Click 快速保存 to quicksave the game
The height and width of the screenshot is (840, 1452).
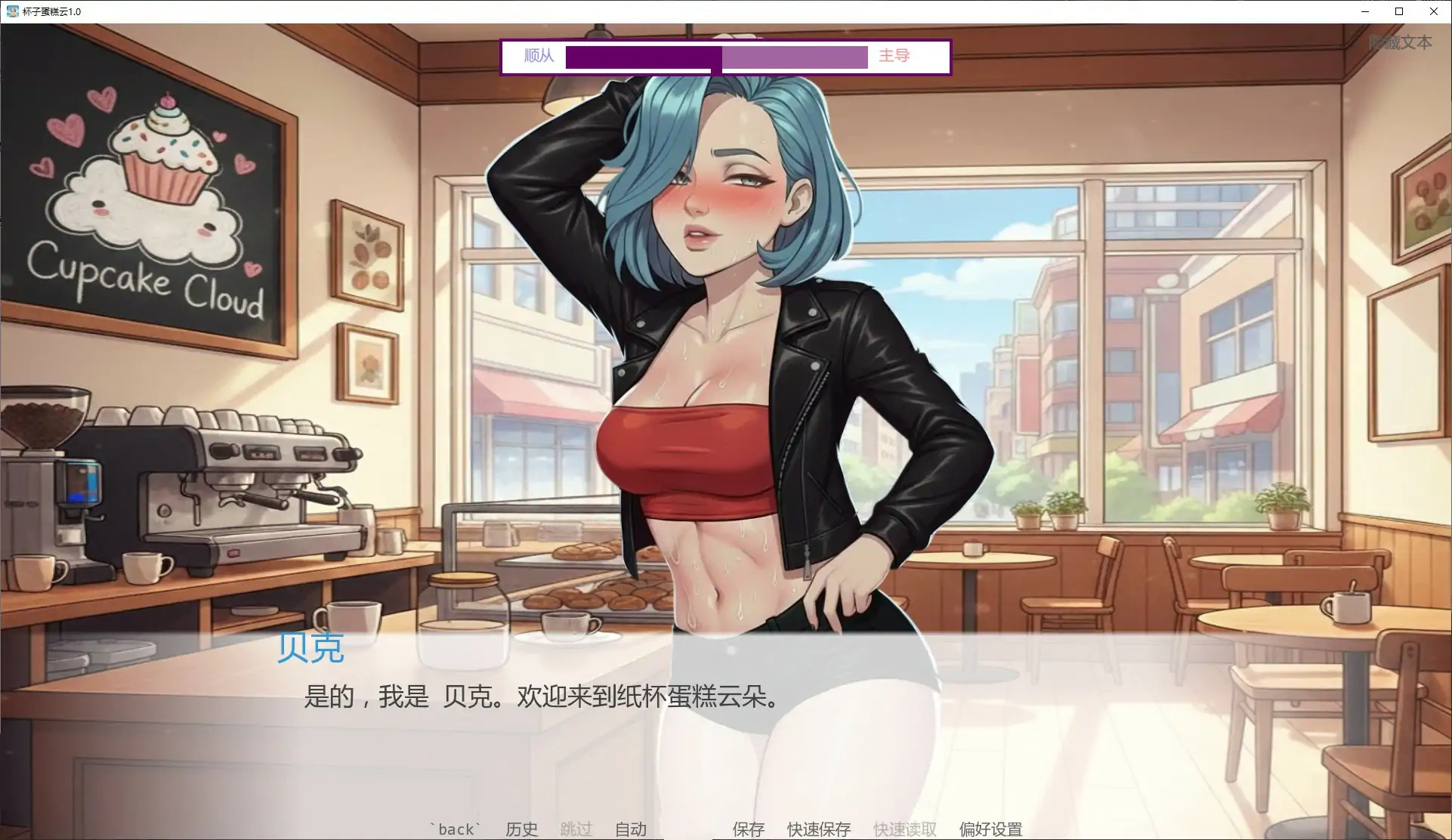click(818, 829)
